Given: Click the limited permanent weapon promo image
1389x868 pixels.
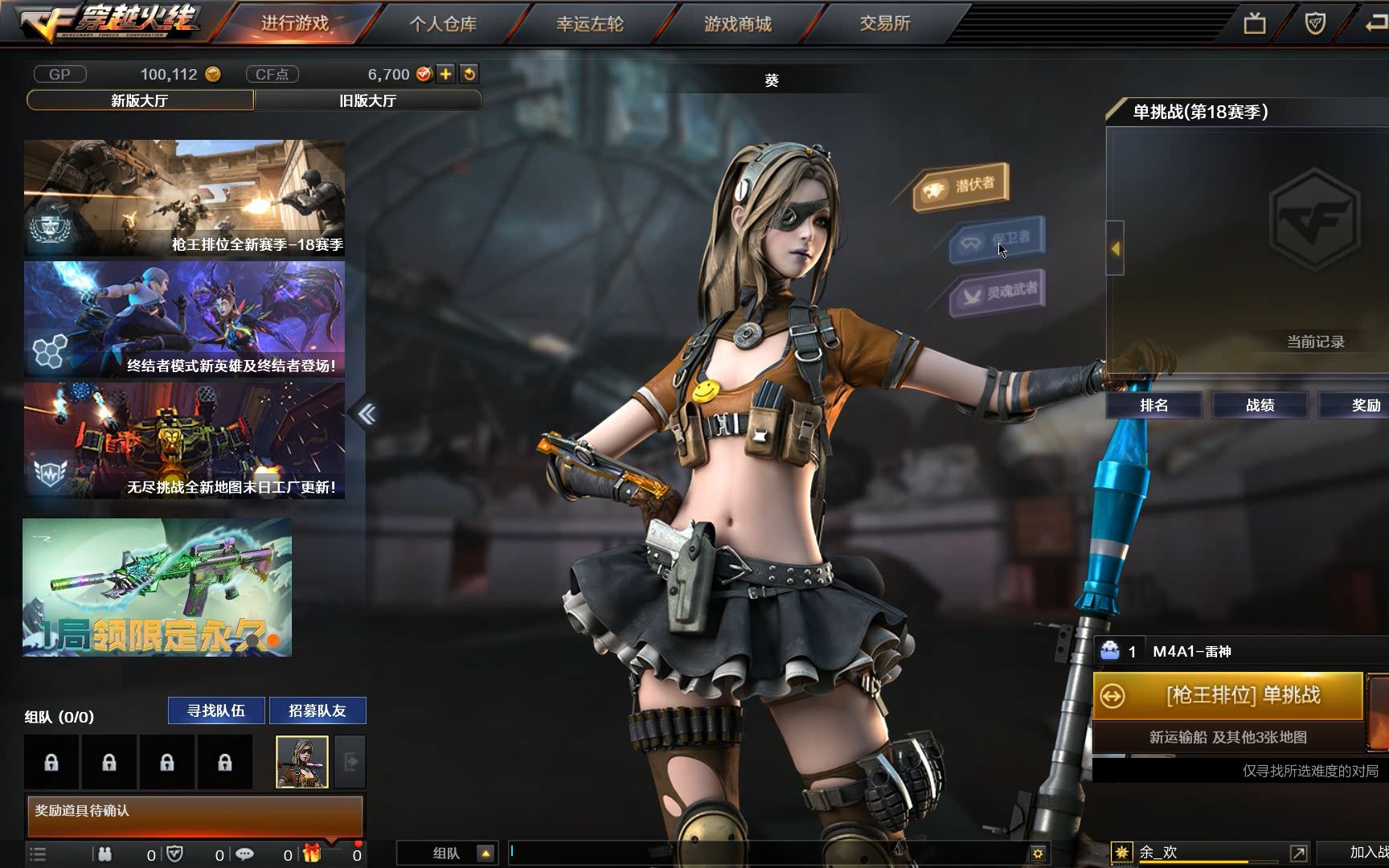Looking at the screenshot, I should coord(157,588).
